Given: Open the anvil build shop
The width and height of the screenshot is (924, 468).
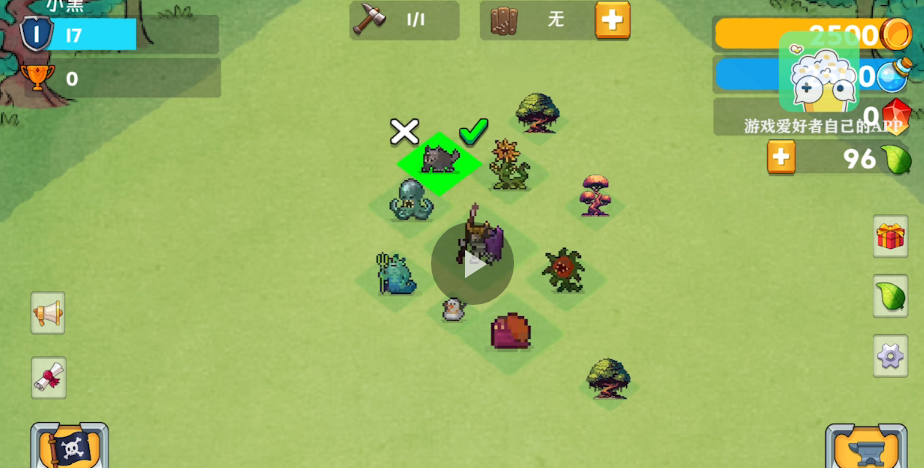Looking at the screenshot, I should [866, 448].
